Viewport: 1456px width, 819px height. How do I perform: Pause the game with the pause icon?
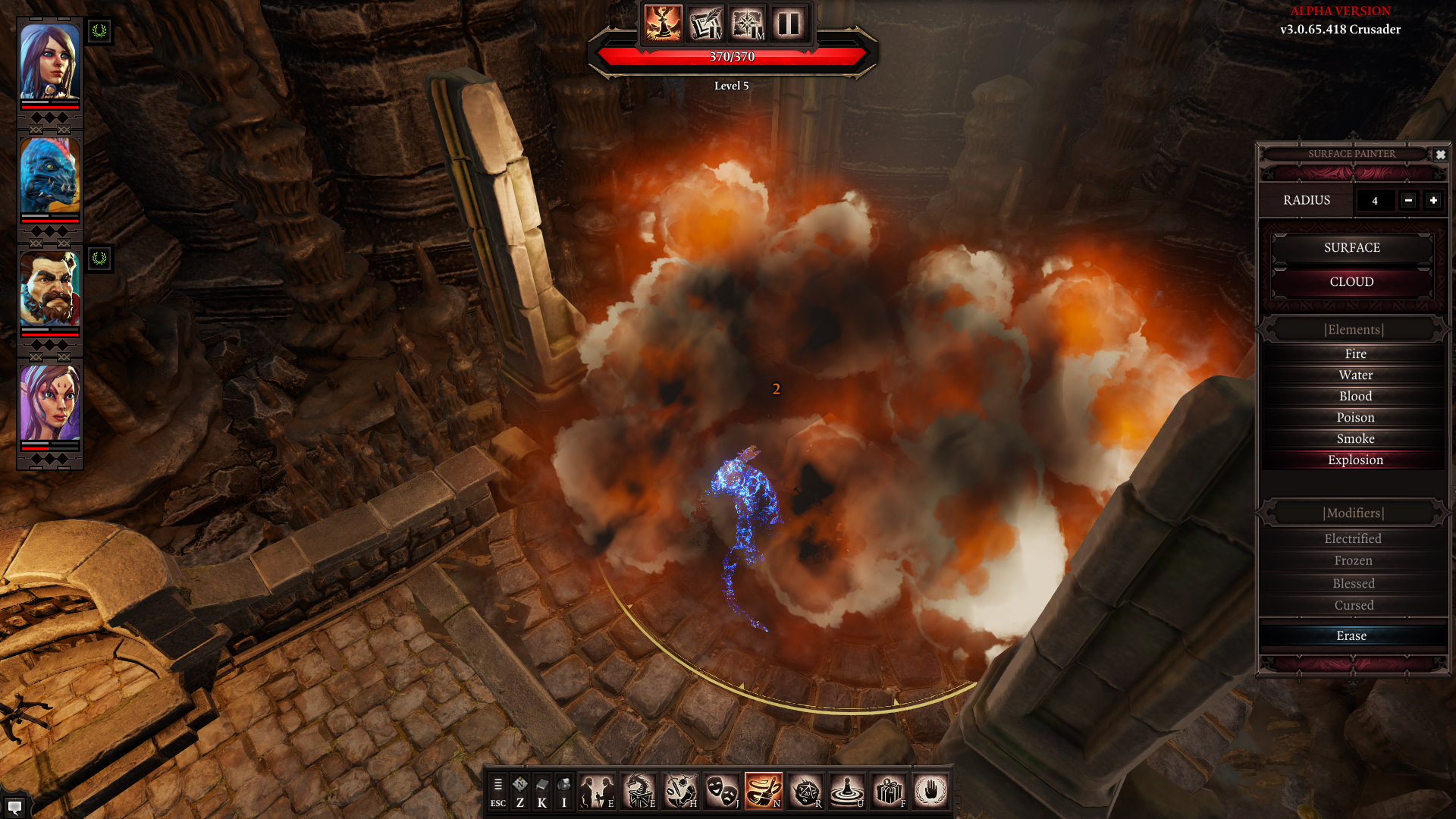pos(789,24)
